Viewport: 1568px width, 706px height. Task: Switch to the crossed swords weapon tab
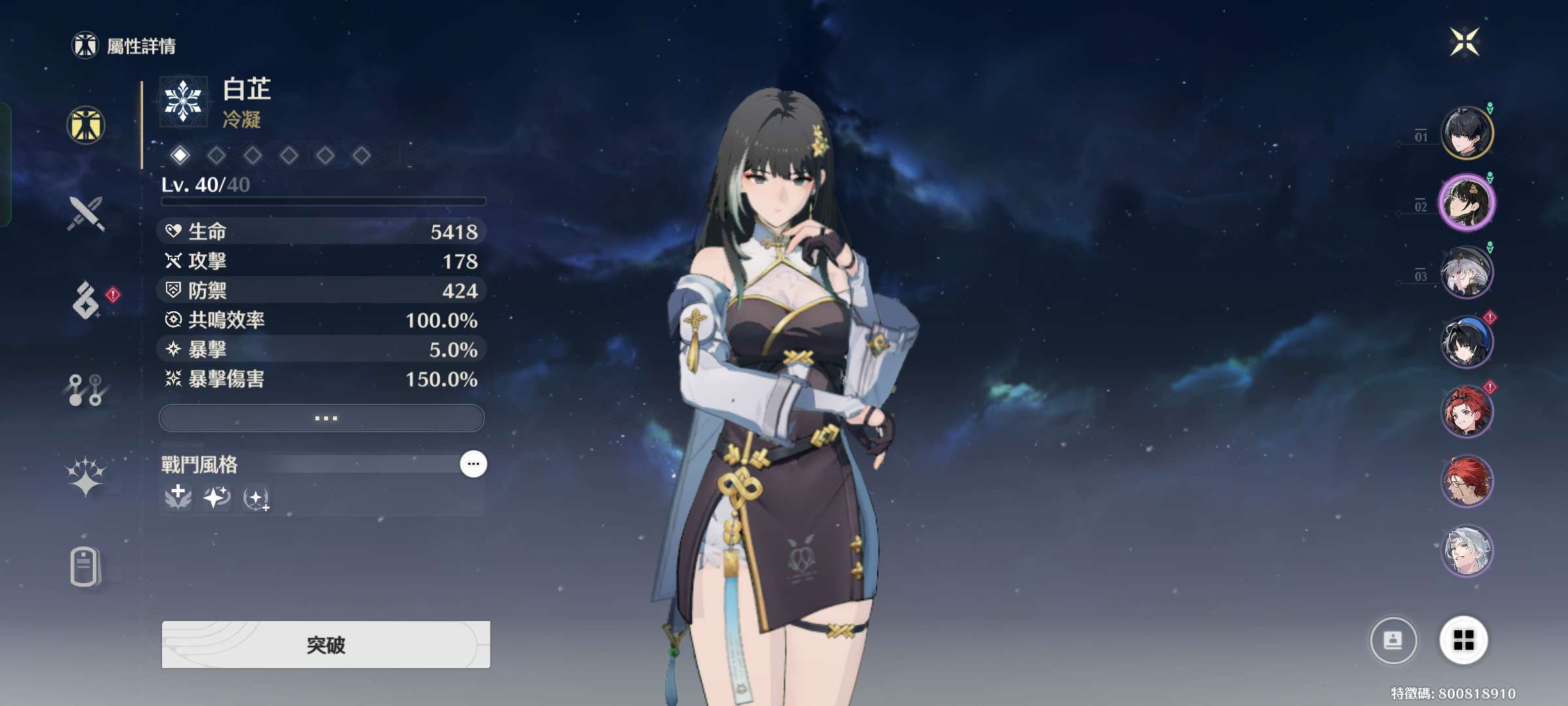tap(86, 214)
